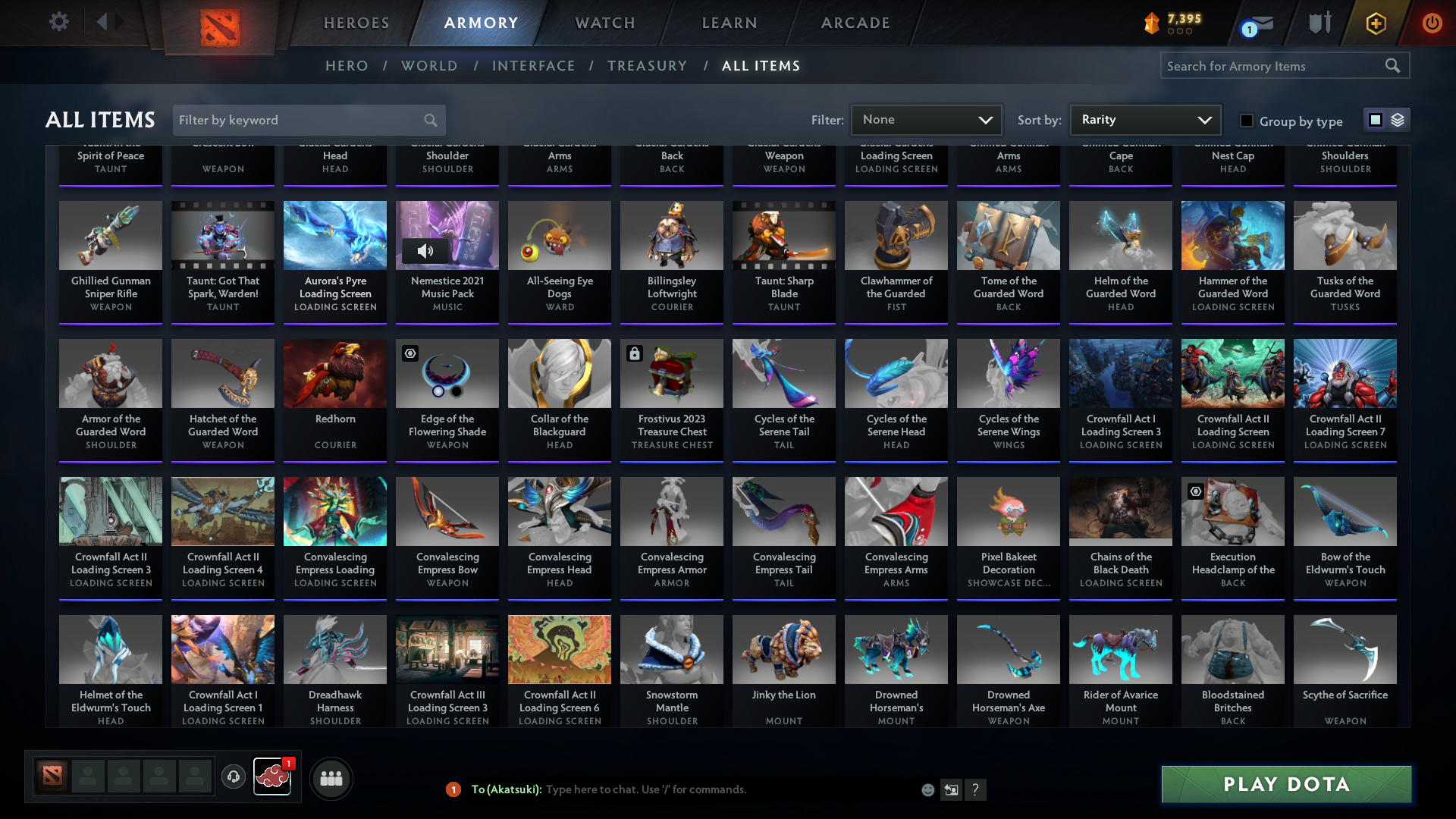This screenshot has width=1456, height=819.
Task: Click the PLAY DOTA button
Action: pyautogui.click(x=1285, y=784)
